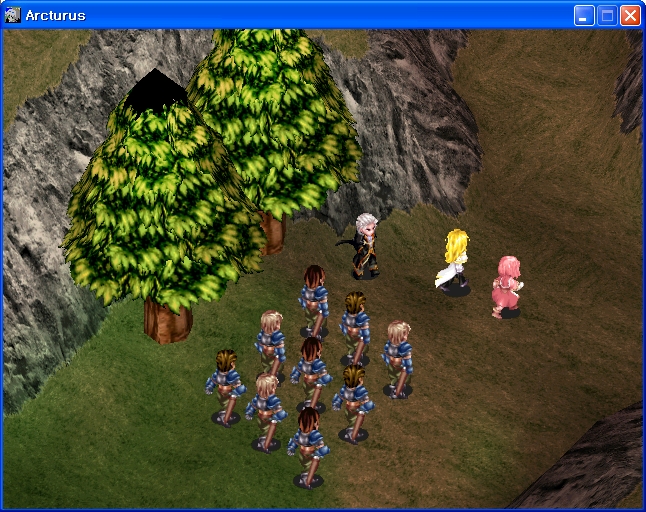Minimize the Arcturus window
646x512 pixels.
coord(584,15)
